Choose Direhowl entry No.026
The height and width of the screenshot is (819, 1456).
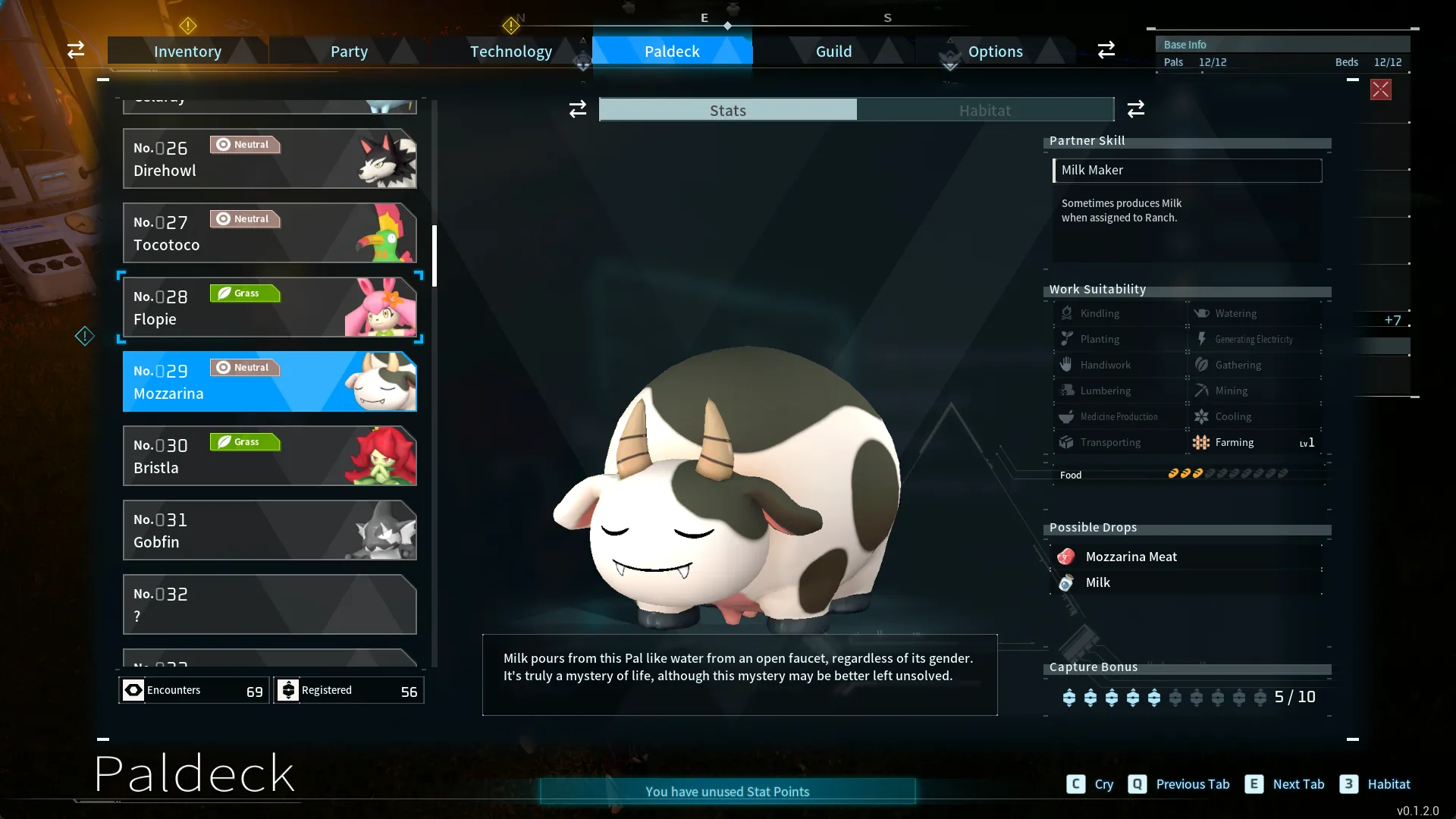tap(269, 158)
